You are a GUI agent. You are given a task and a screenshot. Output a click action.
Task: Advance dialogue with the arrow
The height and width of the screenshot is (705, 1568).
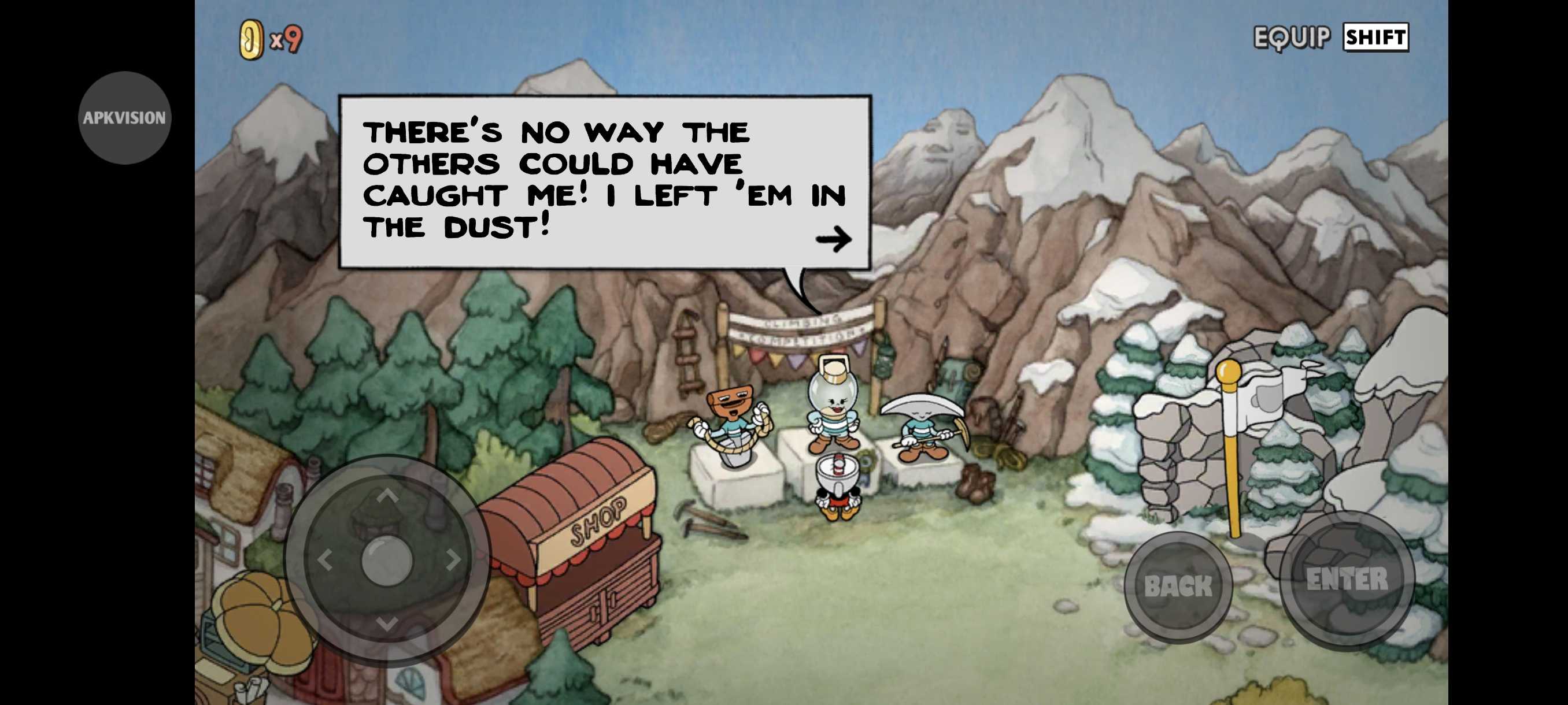[833, 239]
